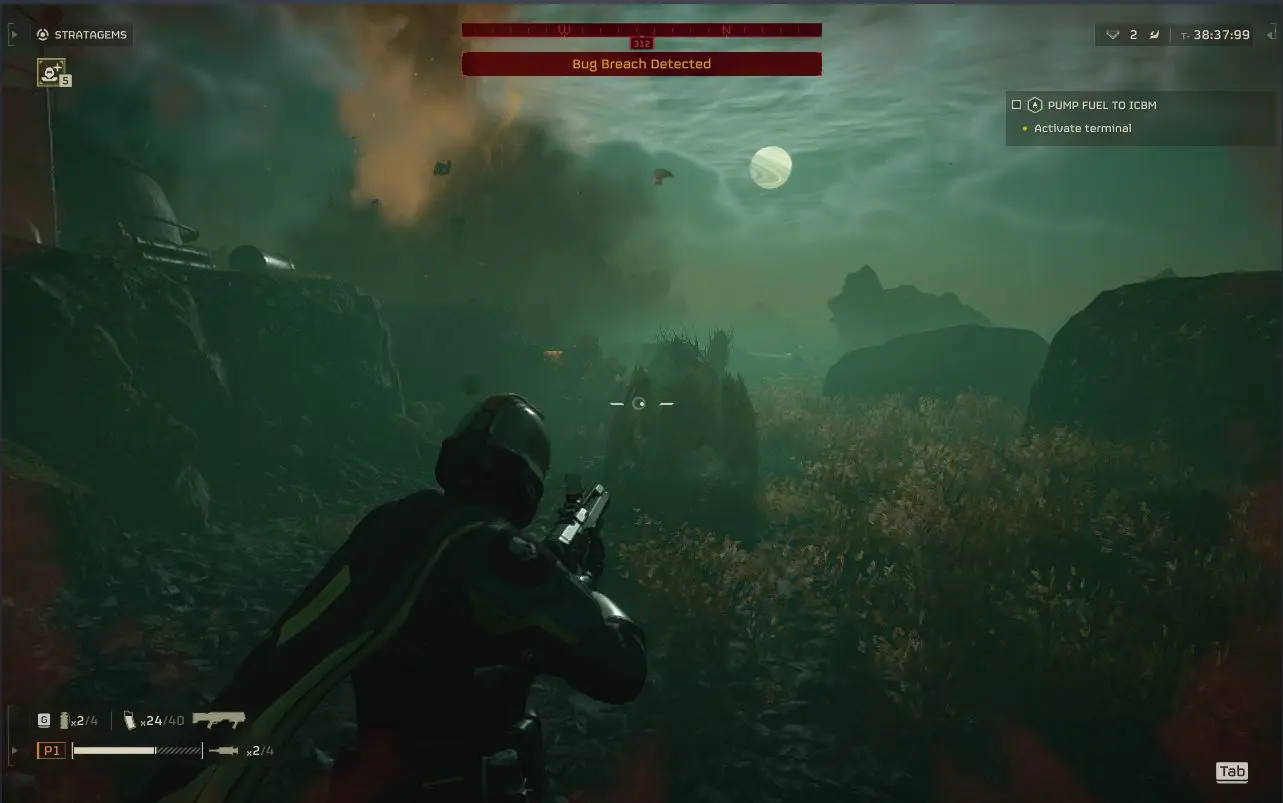Screen dimensions: 1283x803
Task: Click the P1 player indicator box
Action: pyautogui.click(x=51, y=749)
